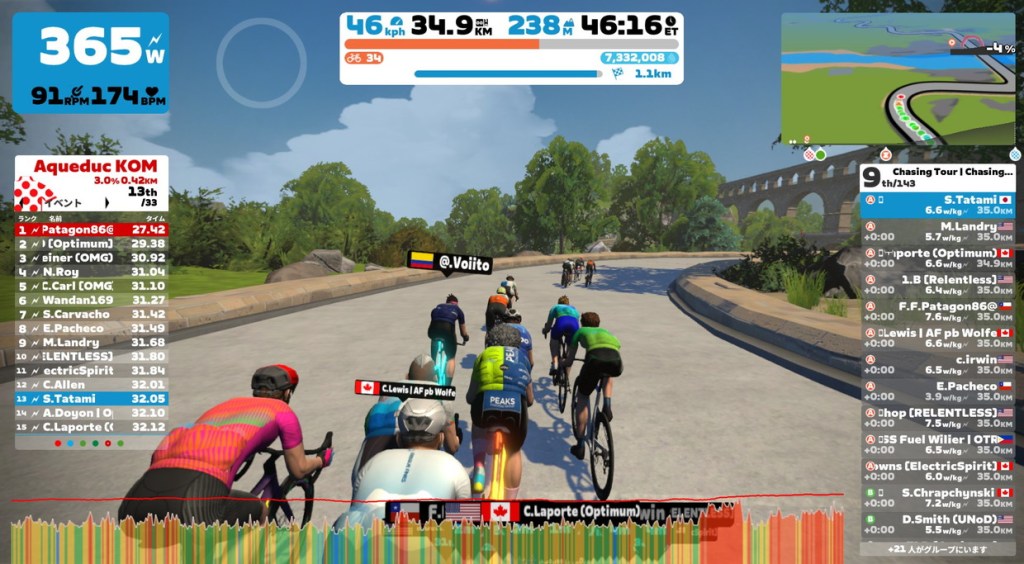Screen dimensions: 1024x564
Task: Click the left arrow on the event selector
Action: point(21,201)
